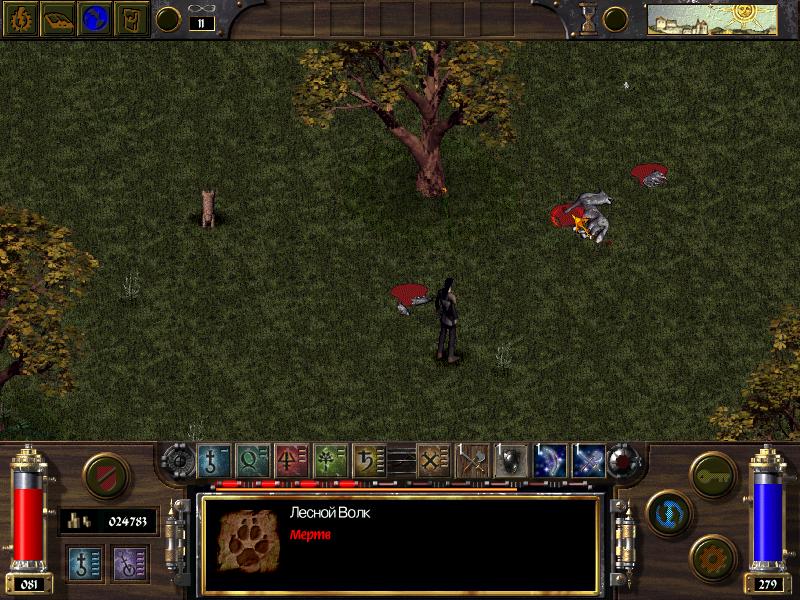The height and width of the screenshot is (600, 800).
Task: Click the round golden key button
Action: (x=713, y=471)
